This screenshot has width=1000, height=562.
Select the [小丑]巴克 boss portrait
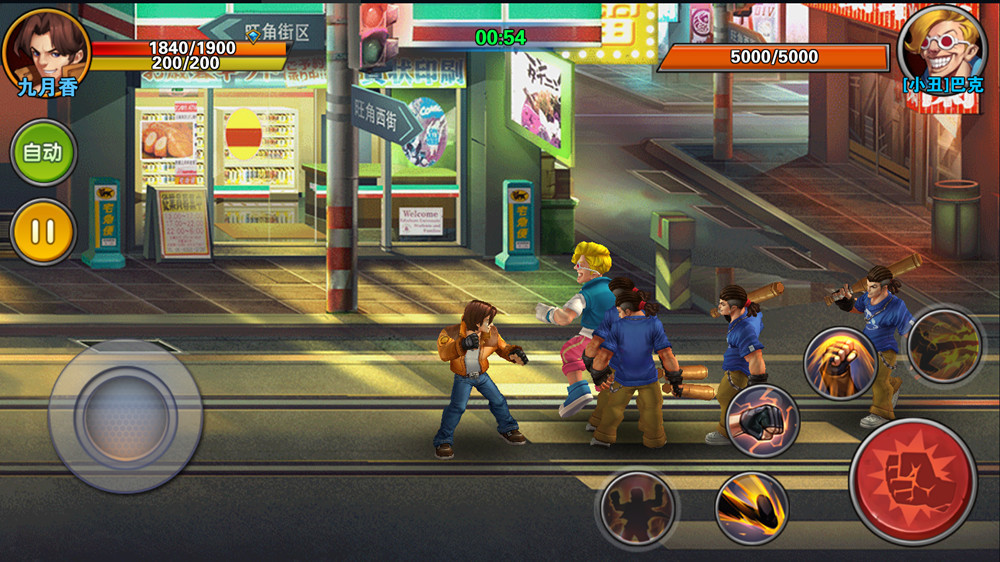pos(941,45)
